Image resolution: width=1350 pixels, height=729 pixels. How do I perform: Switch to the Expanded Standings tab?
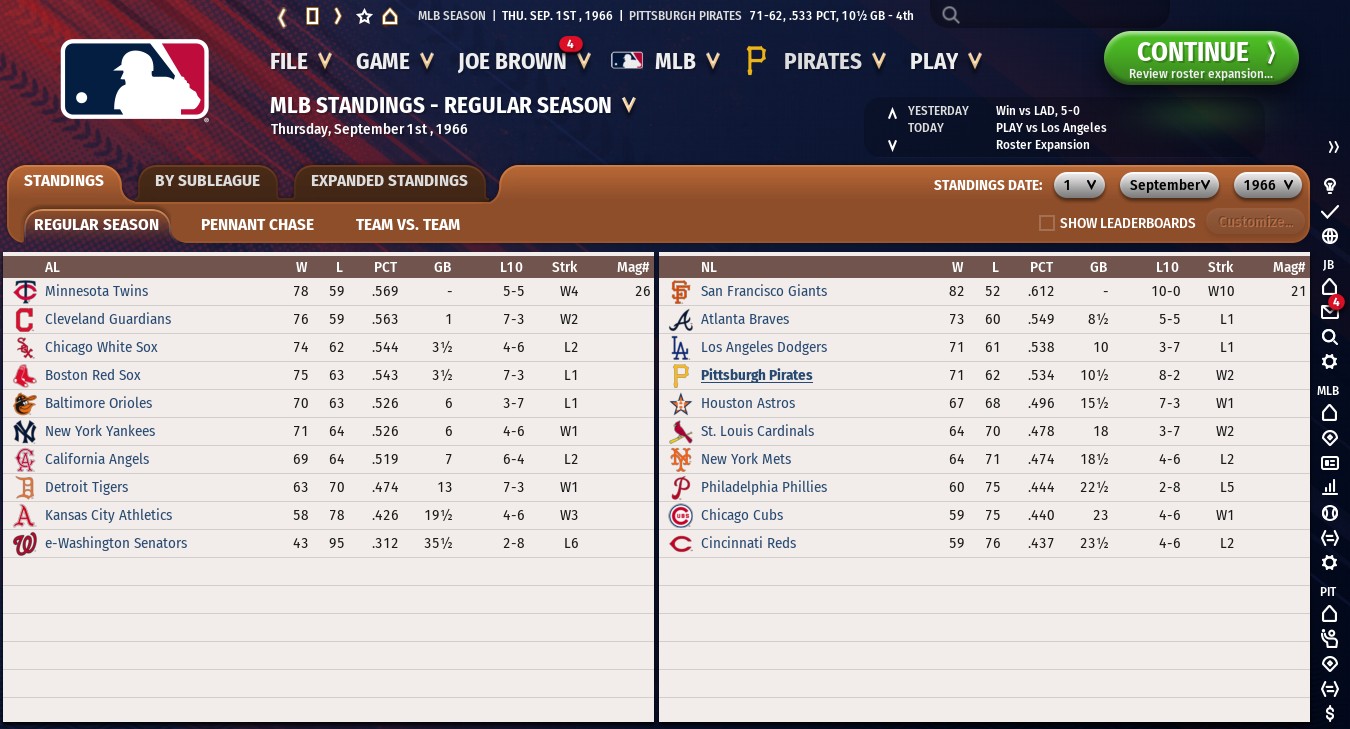point(389,181)
